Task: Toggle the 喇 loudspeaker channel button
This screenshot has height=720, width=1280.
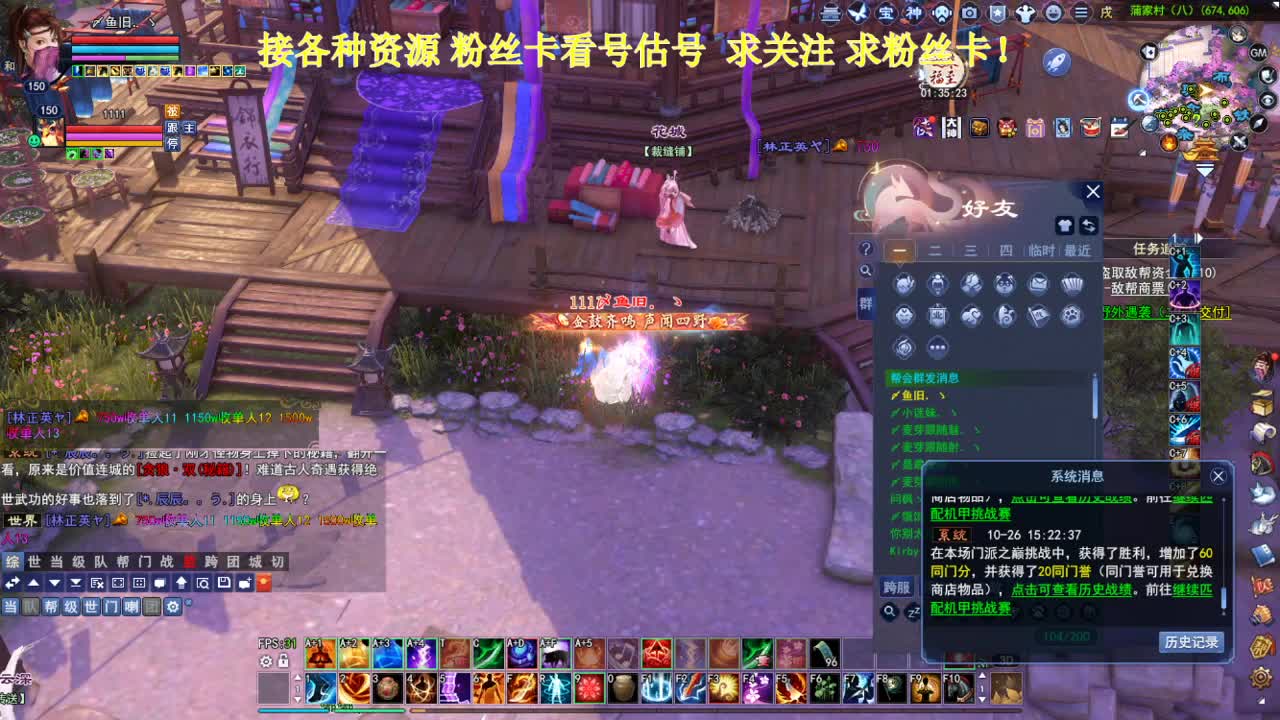Action: coord(133,607)
